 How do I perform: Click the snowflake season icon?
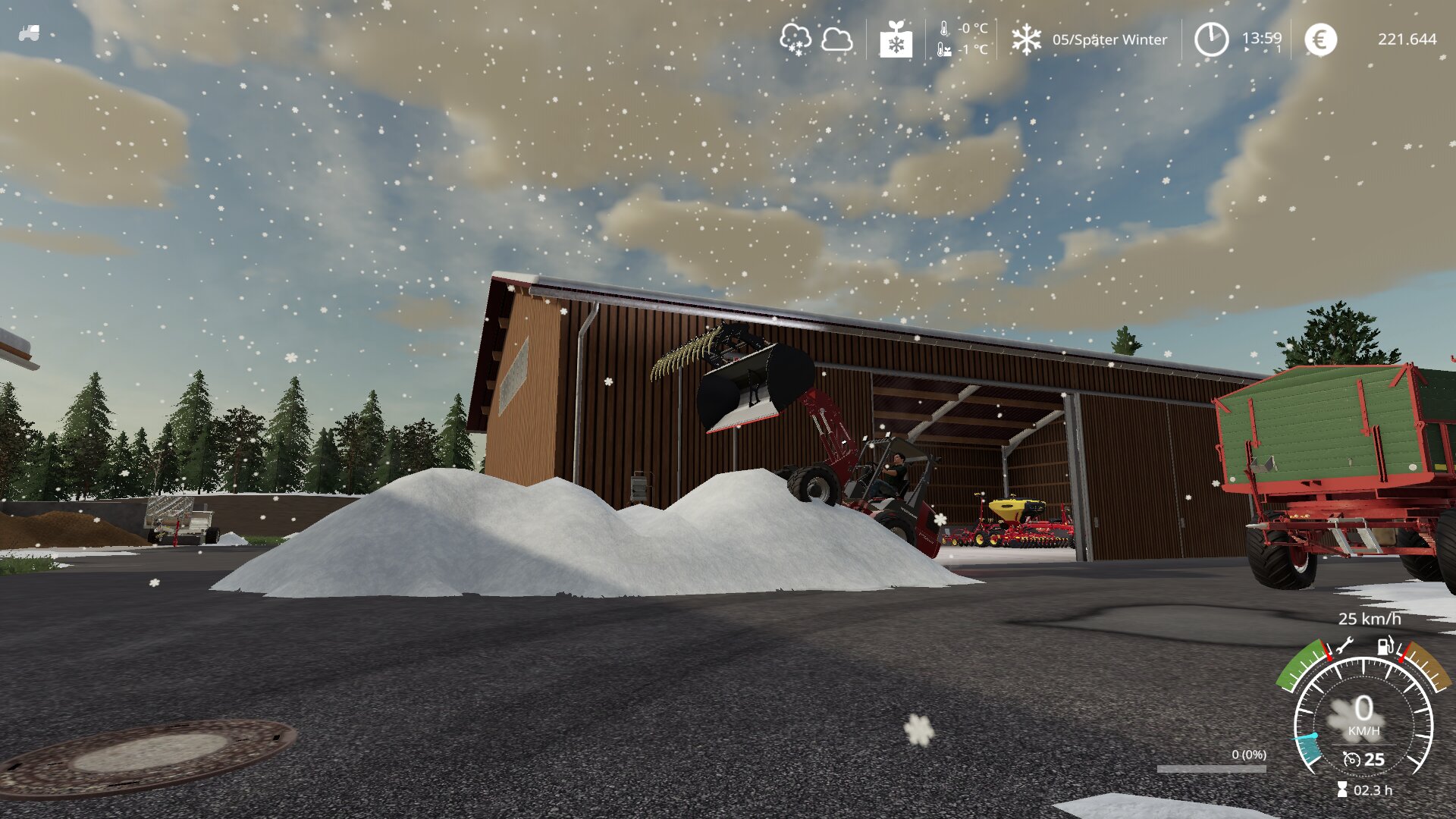click(x=1026, y=39)
